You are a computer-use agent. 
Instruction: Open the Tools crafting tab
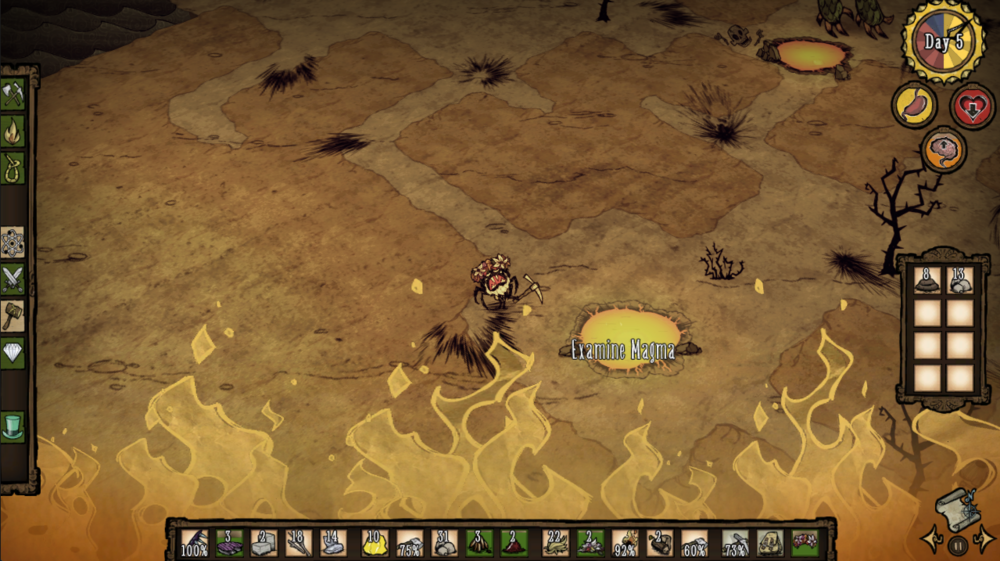pyautogui.click(x=13, y=94)
